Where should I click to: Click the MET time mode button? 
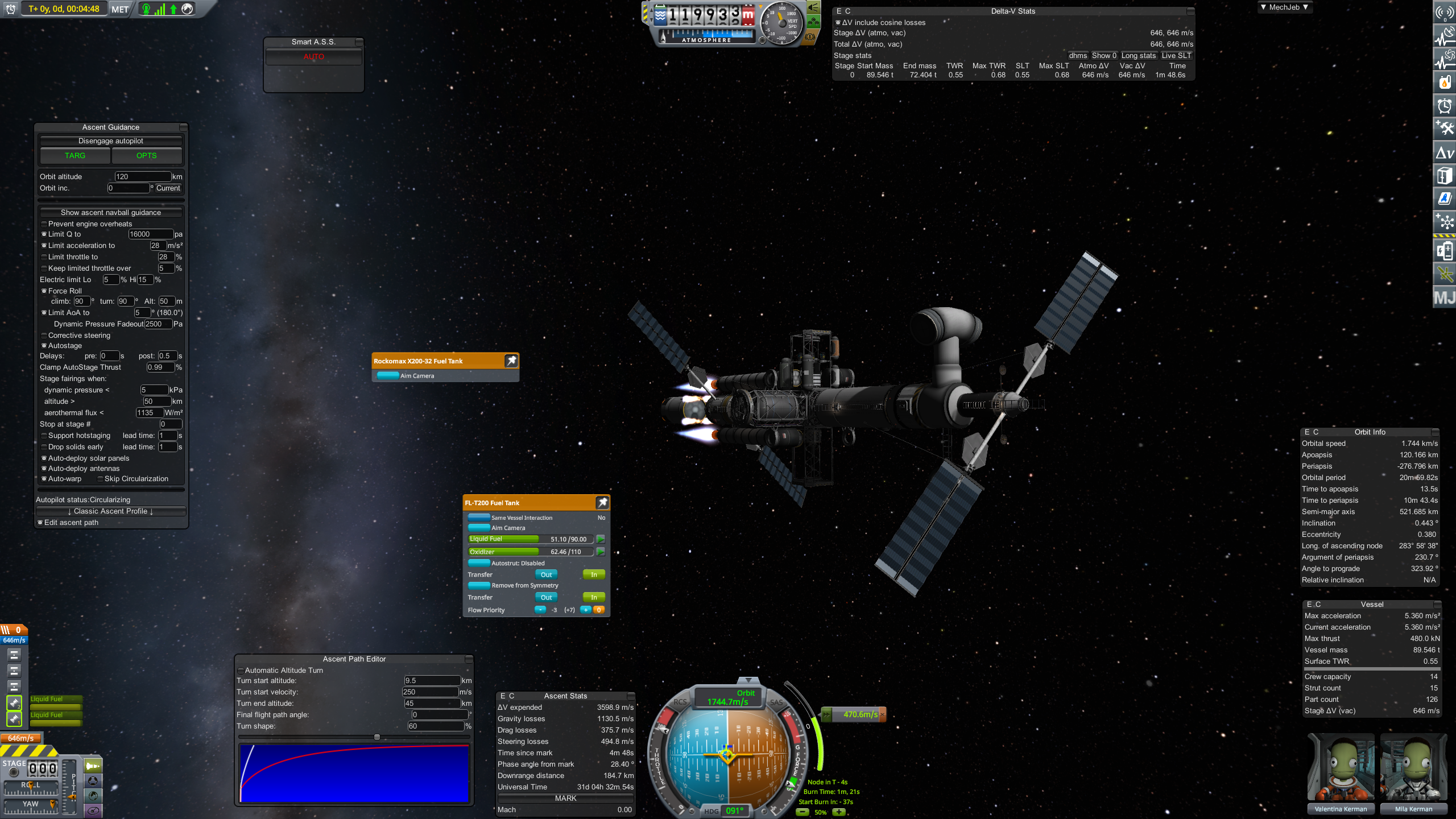(120, 9)
